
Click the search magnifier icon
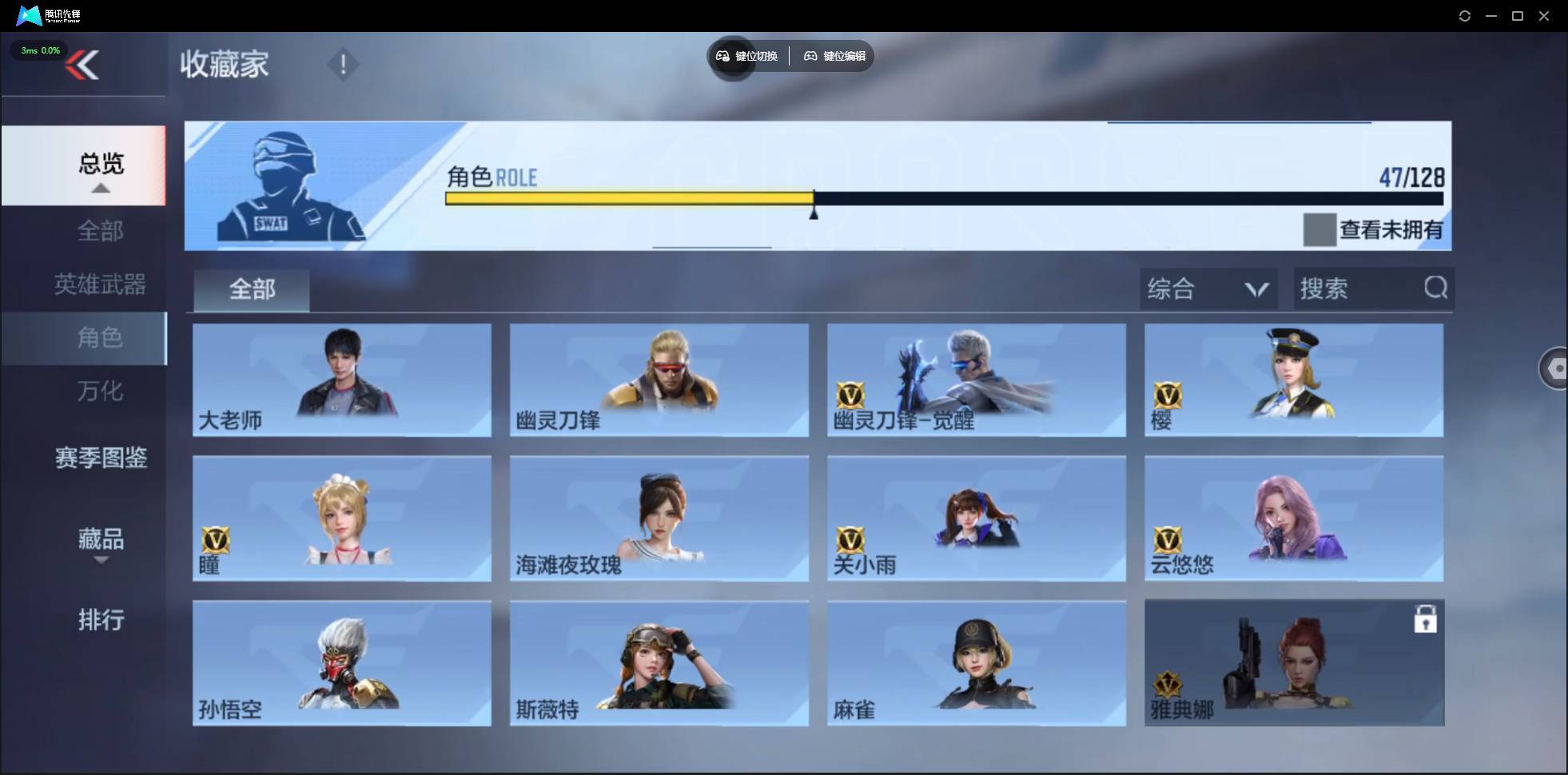point(1436,288)
